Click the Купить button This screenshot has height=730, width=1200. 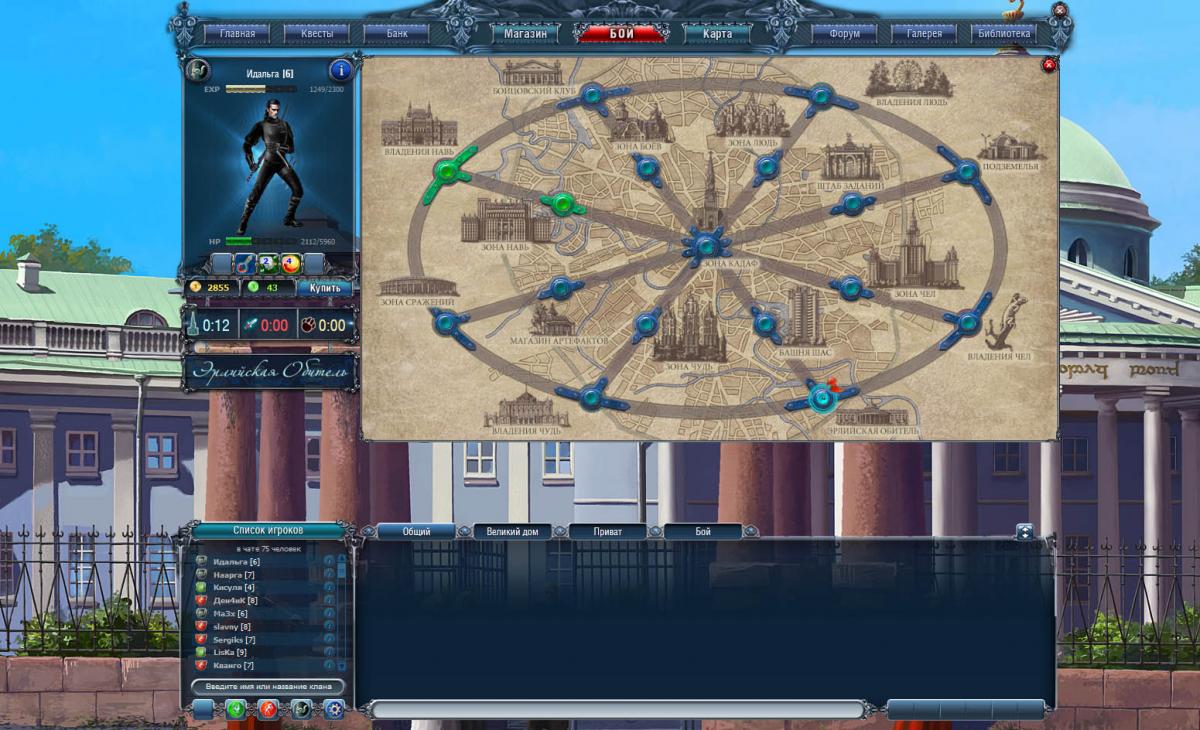[326, 288]
